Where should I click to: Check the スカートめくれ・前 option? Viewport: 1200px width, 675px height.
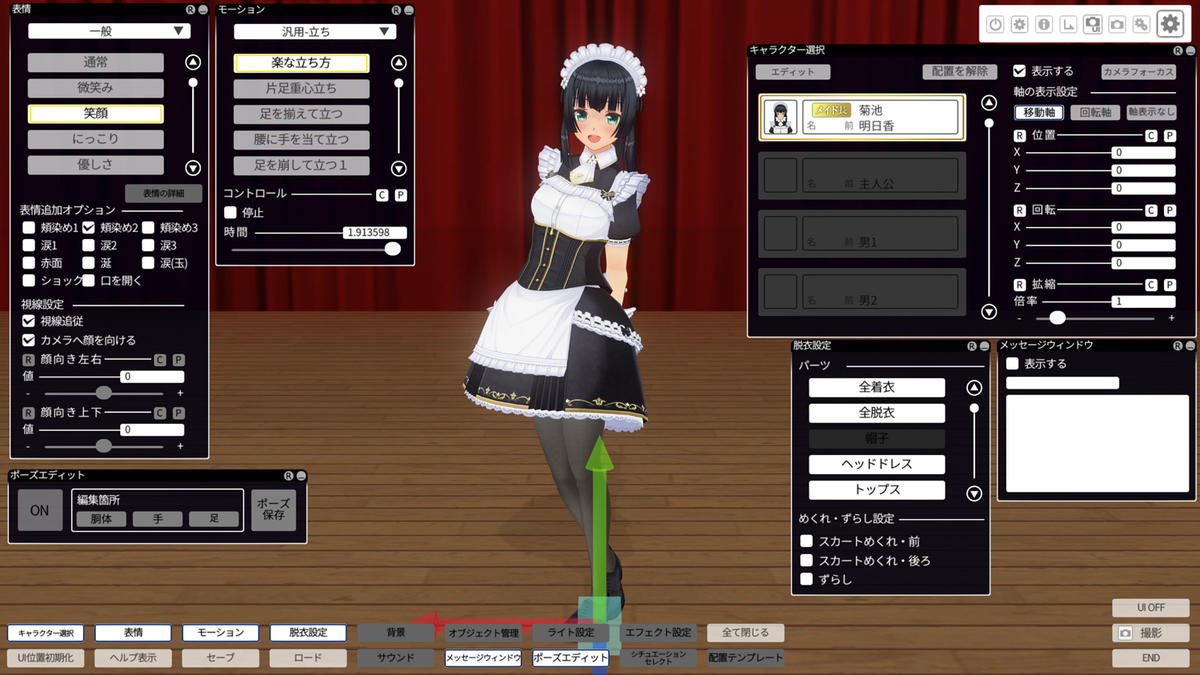[x=807, y=541]
